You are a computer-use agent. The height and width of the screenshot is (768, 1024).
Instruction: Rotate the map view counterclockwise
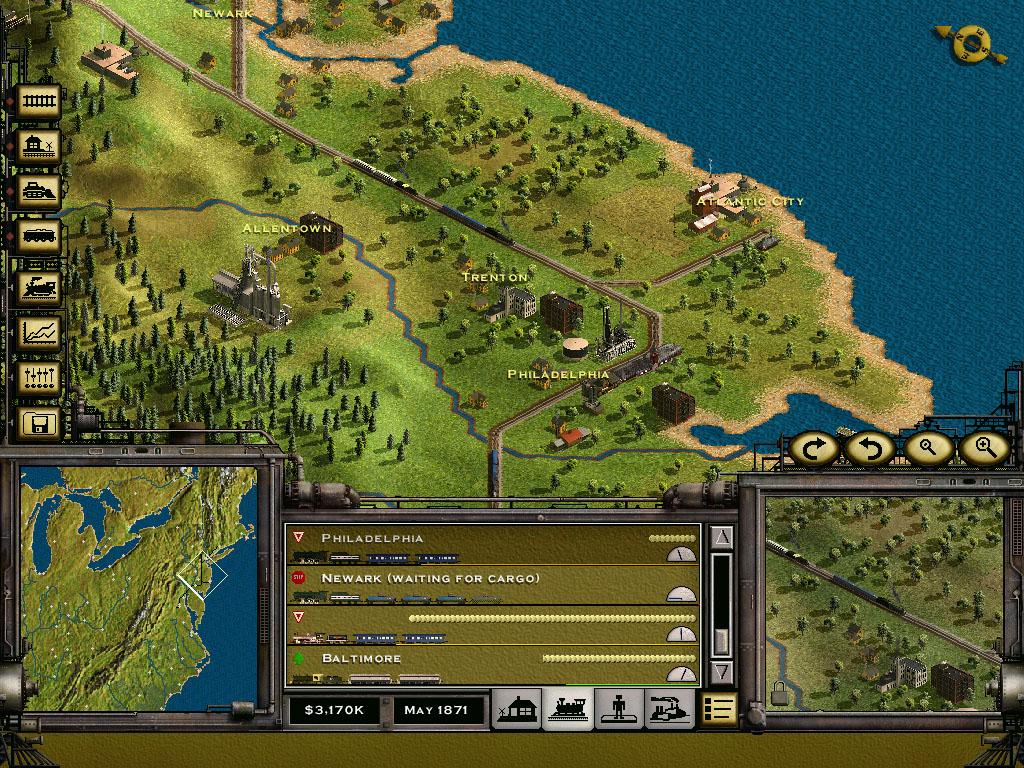pos(868,449)
